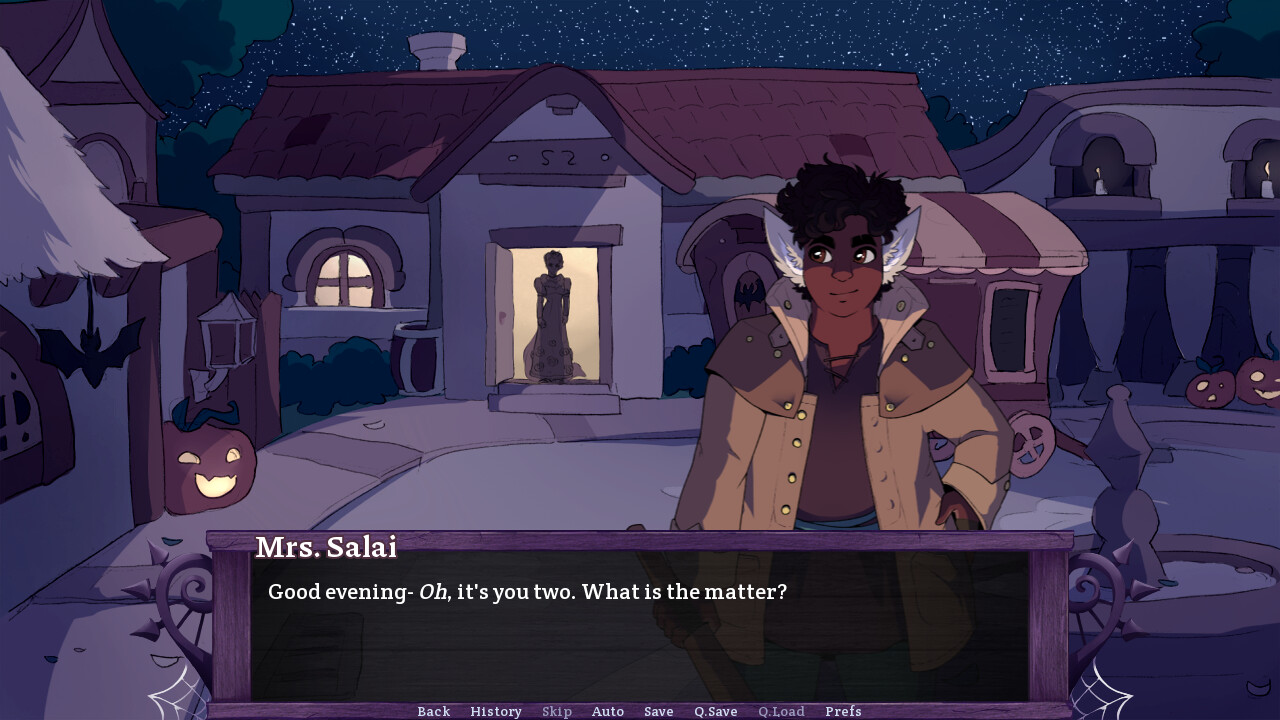Quick save with Q.Save
This screenshot has height=720, width=1280.
[716, 711]
